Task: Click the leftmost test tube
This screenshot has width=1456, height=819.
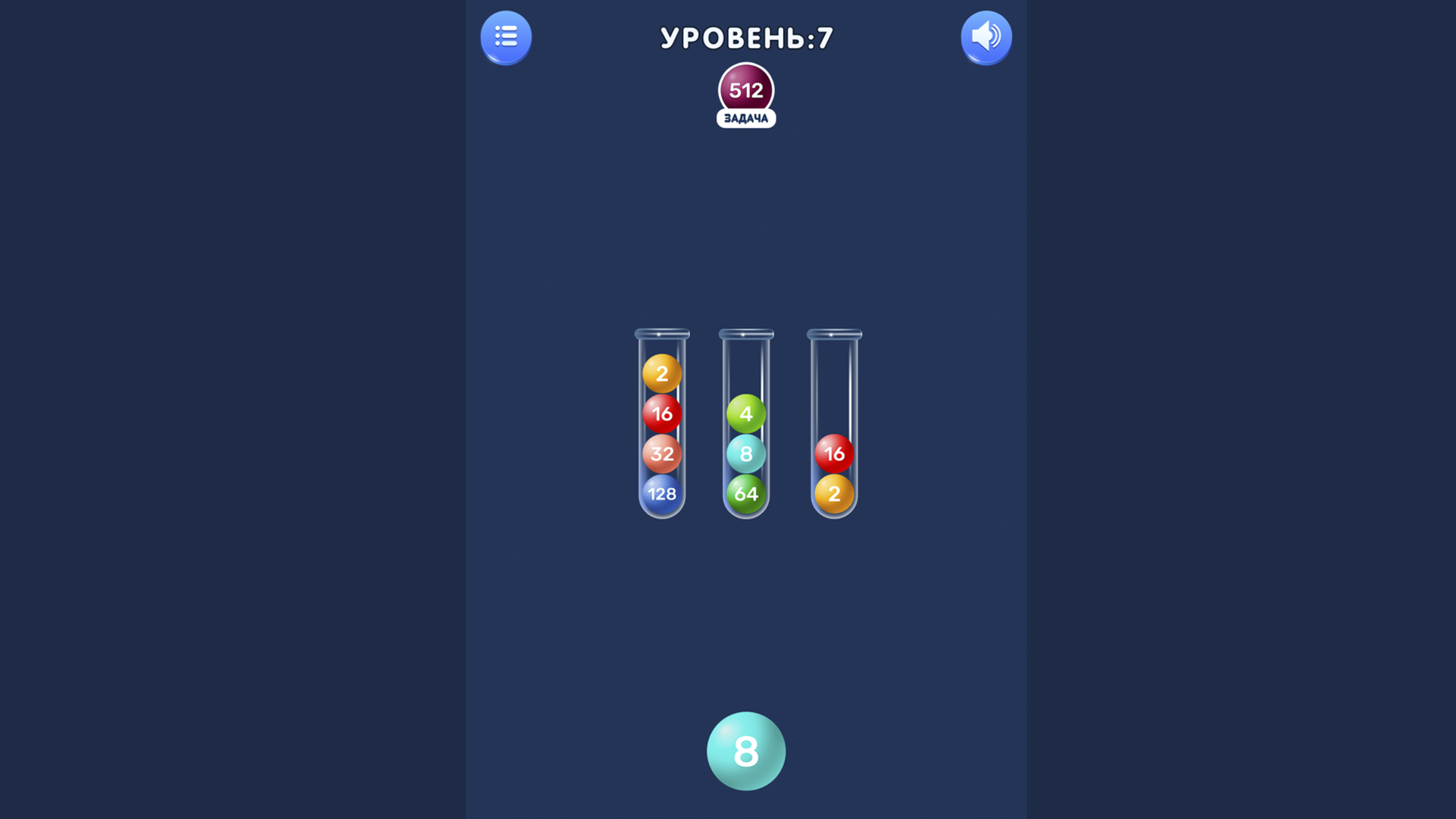Action: [x=661, y=425]
